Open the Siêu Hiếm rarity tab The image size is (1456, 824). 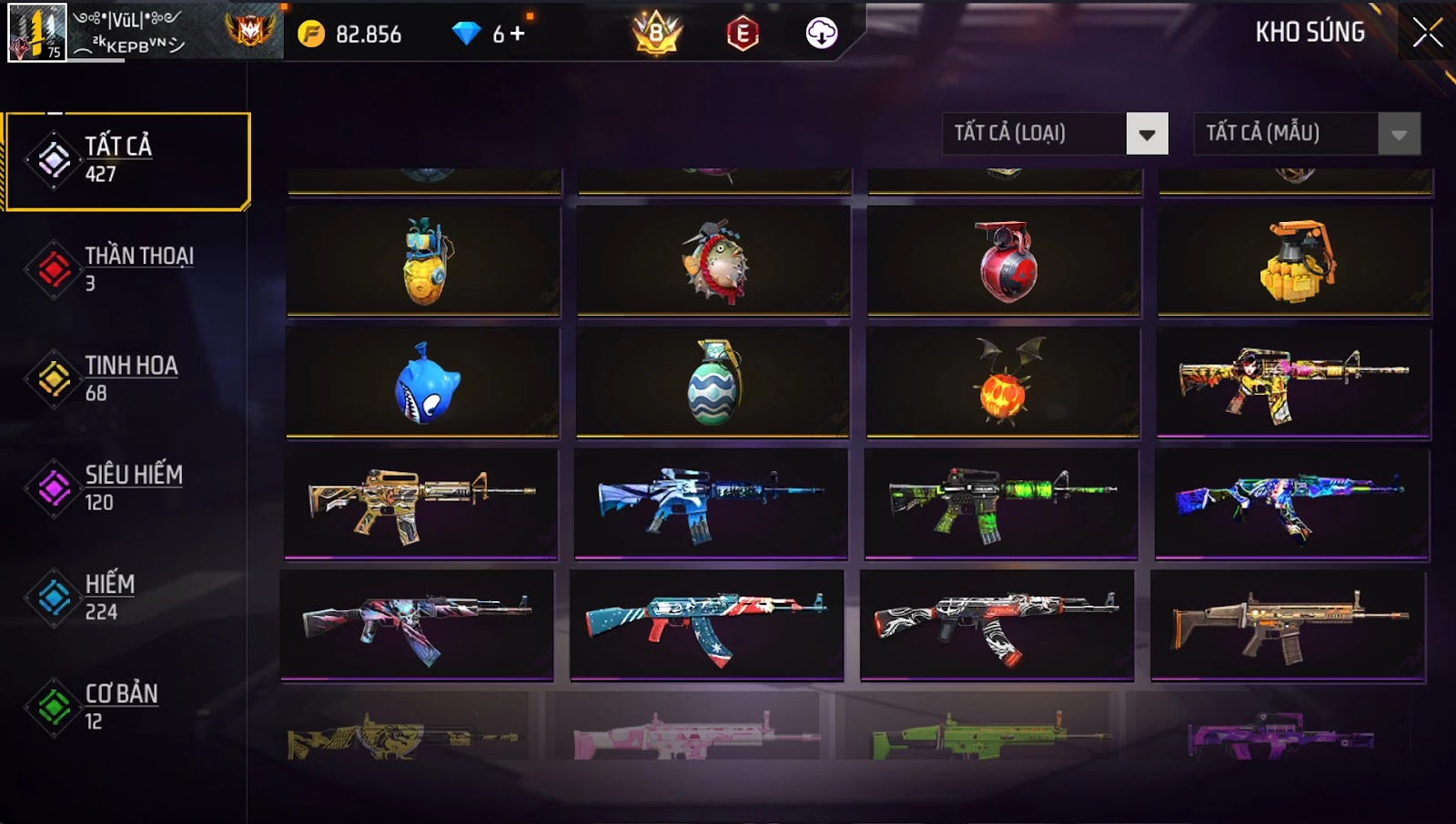[x=127, y=487]
